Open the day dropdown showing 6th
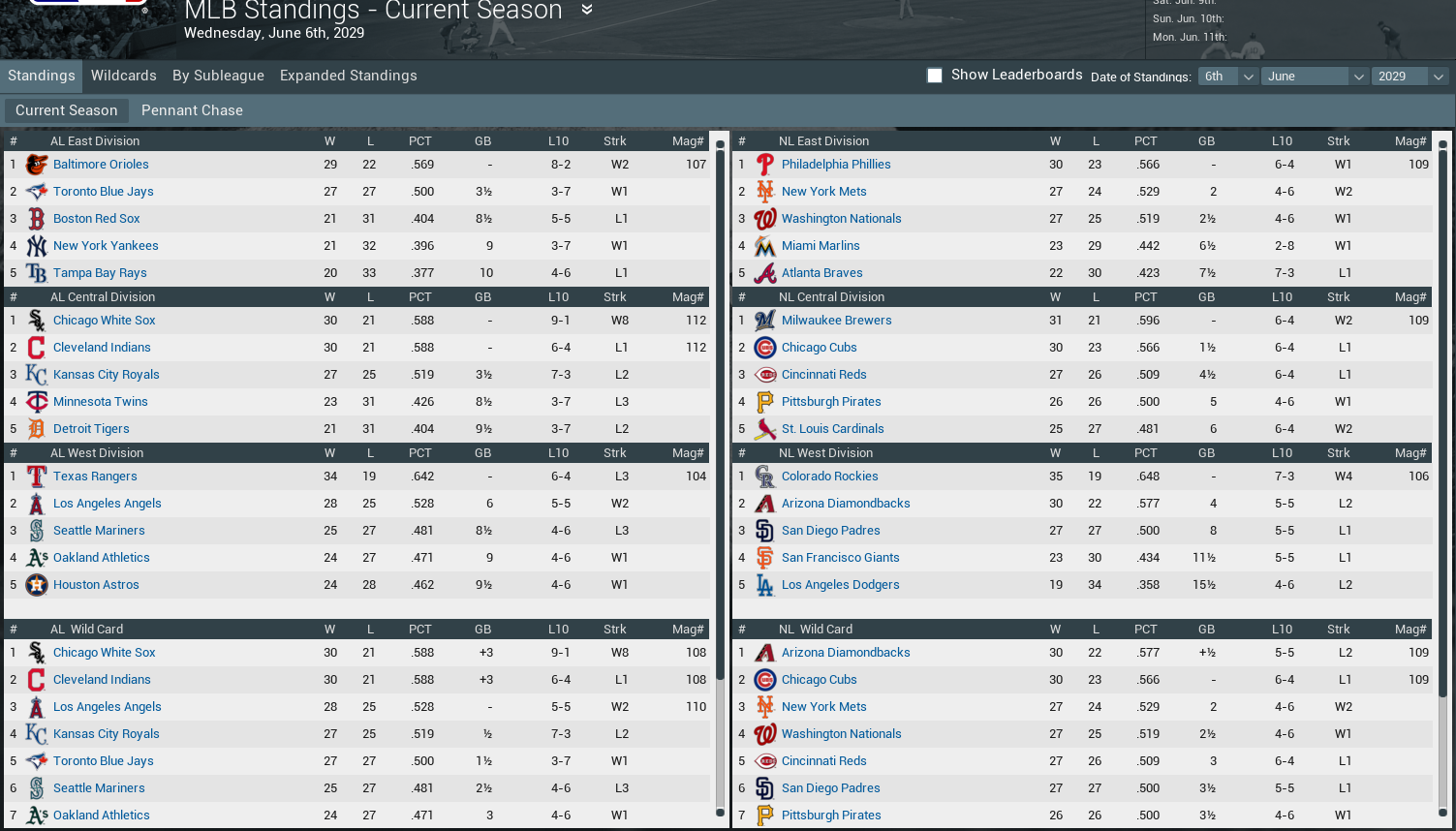The width and height of the screenshot is (1456, 831). 1227,77
